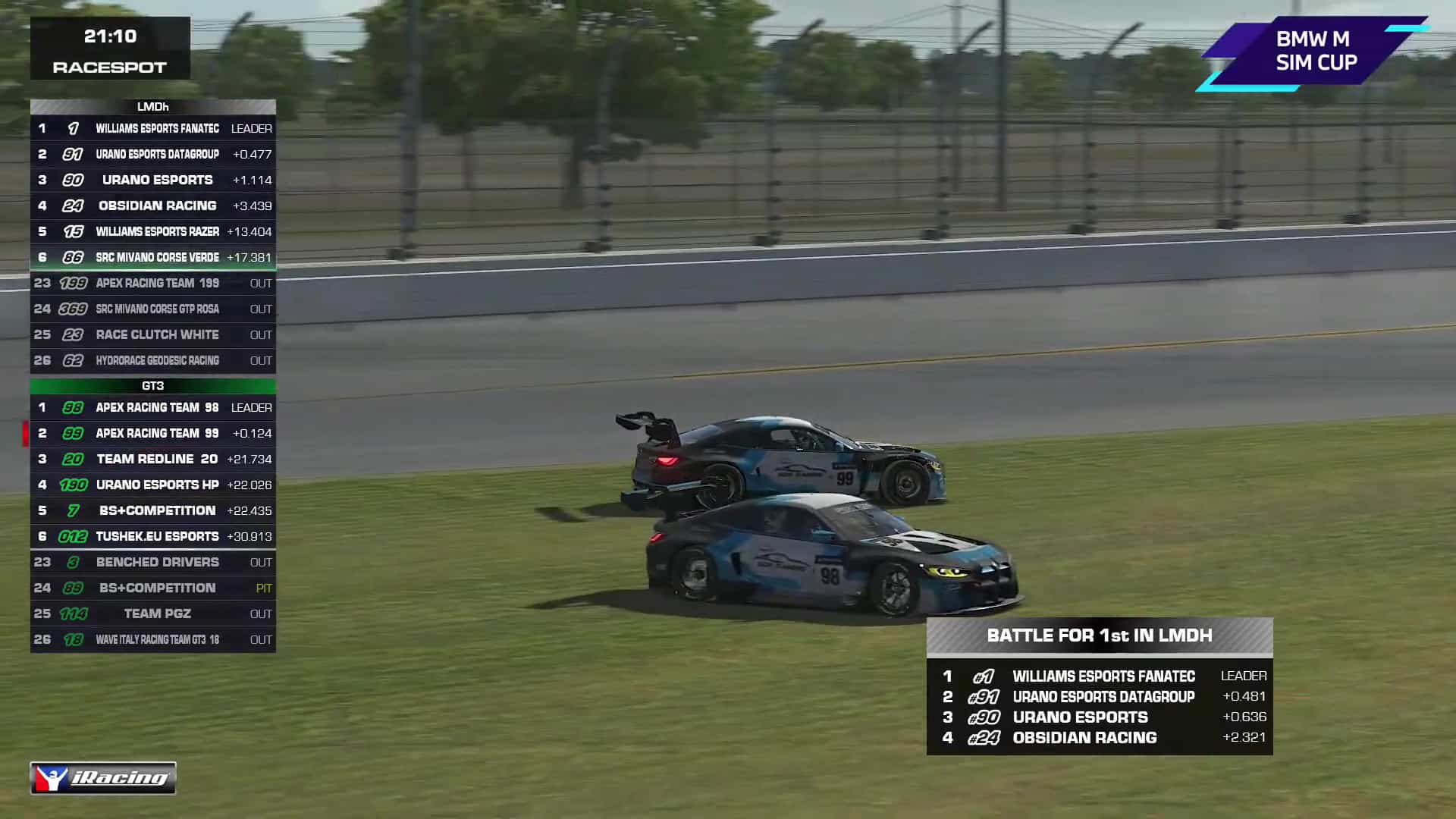1456x819 pixels.
Task: Click the Team Redline 20 entry
Action: point(152,459)
